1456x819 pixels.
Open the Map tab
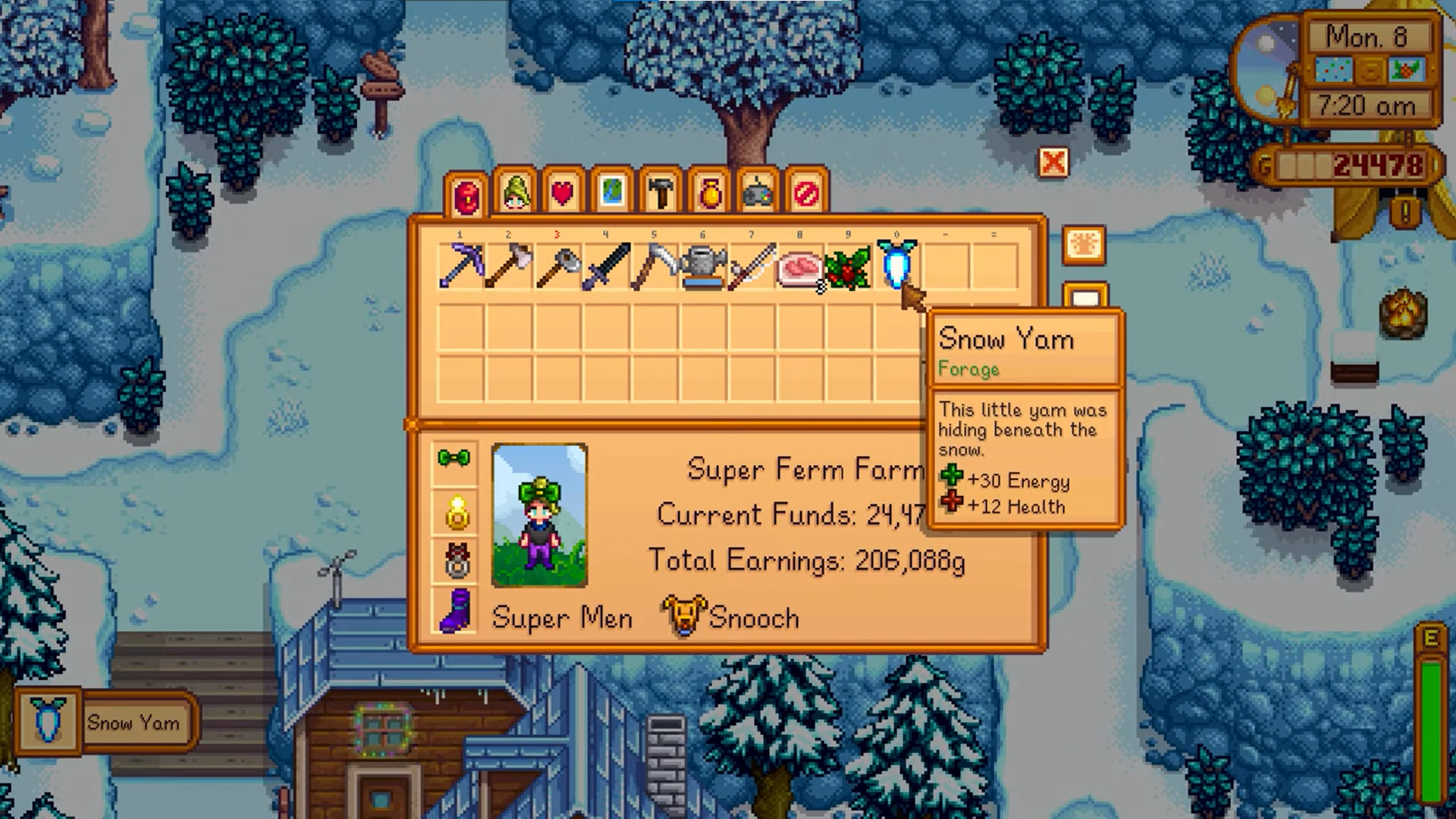[612, 193]
